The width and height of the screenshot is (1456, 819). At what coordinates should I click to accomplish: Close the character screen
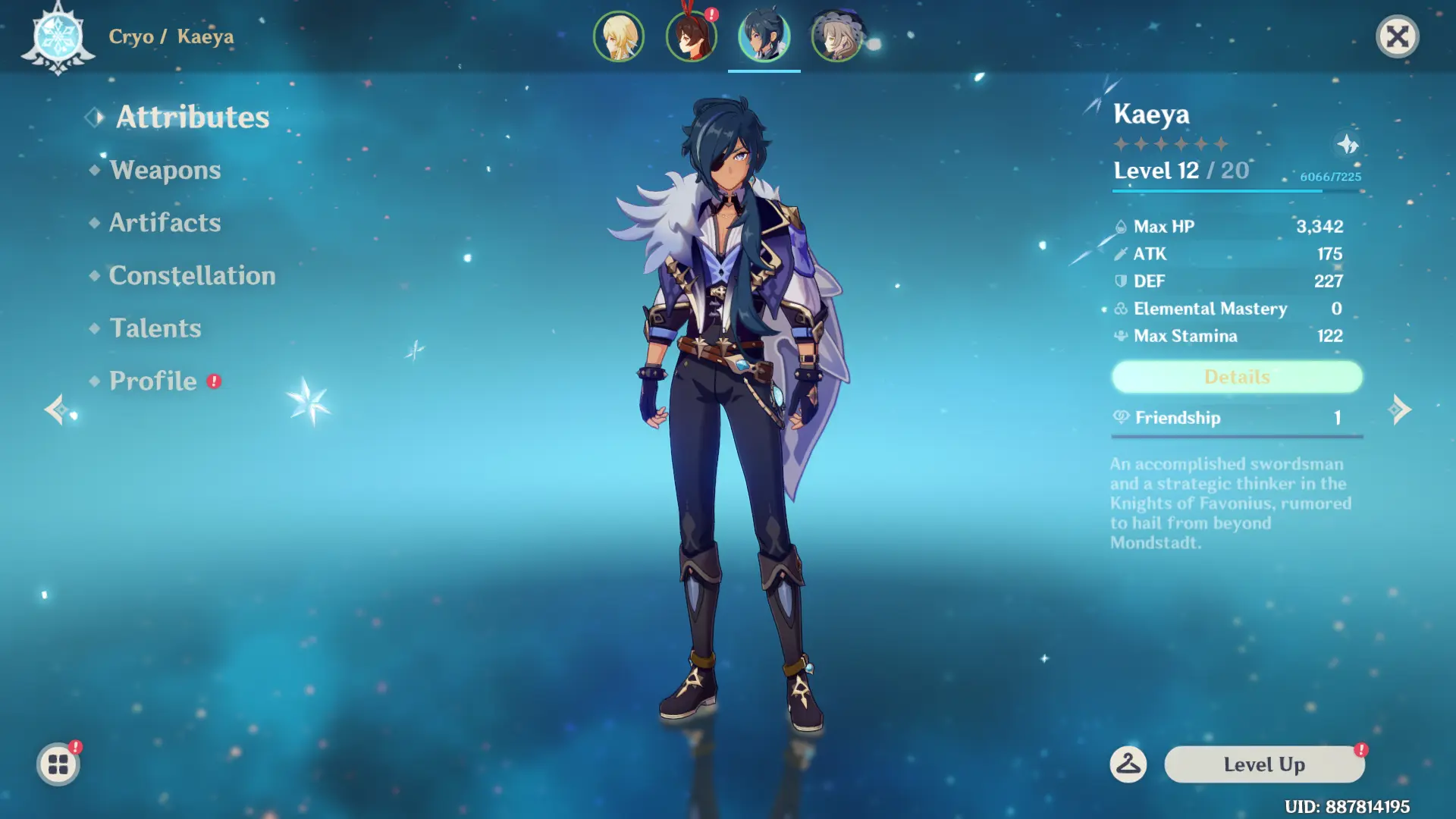(1397, 36)
